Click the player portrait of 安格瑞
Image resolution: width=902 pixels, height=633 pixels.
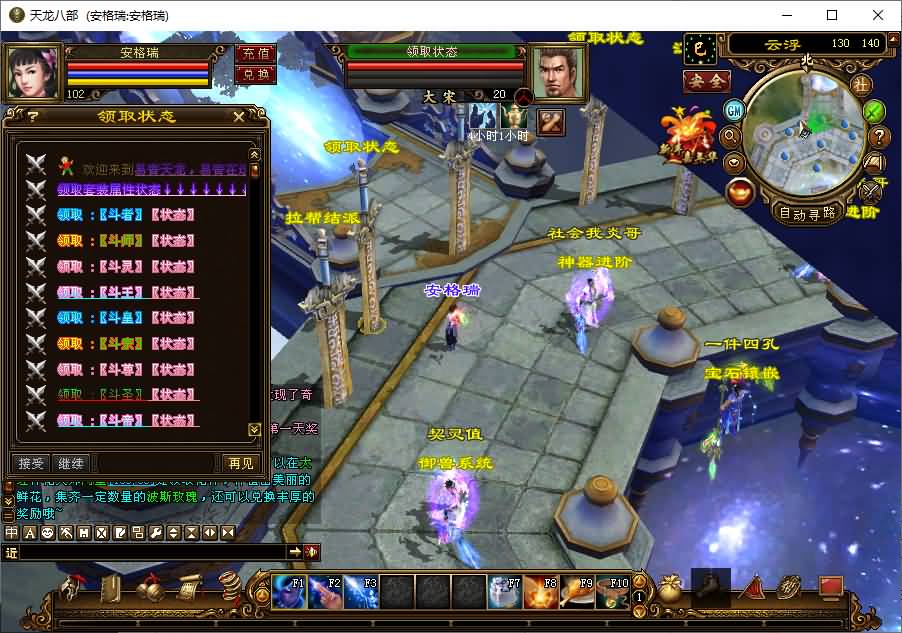34,68
